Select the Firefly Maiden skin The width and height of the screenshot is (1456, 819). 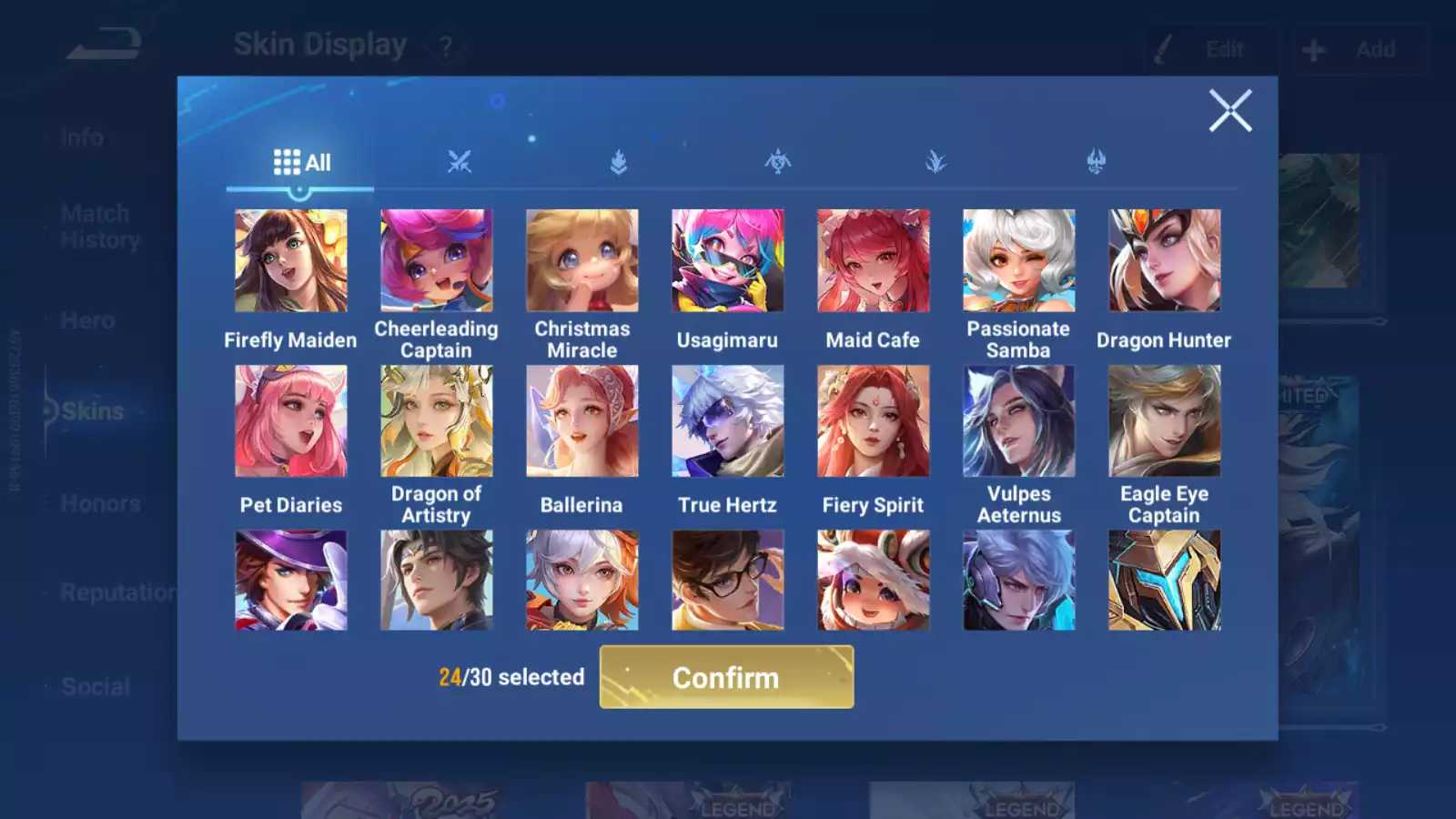click(x=291, y=261)
